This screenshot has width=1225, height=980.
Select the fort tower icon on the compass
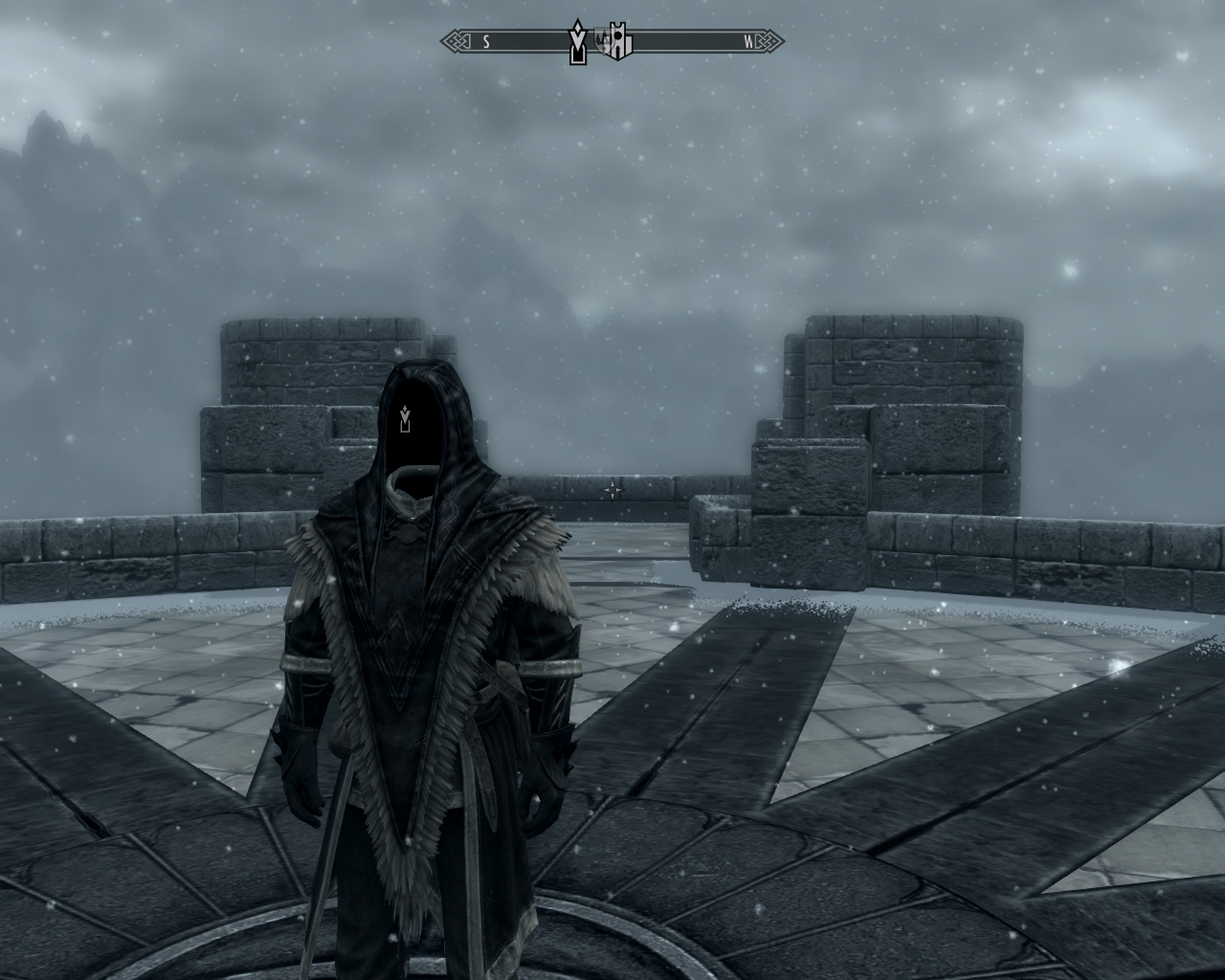click(x=619, y=42)
